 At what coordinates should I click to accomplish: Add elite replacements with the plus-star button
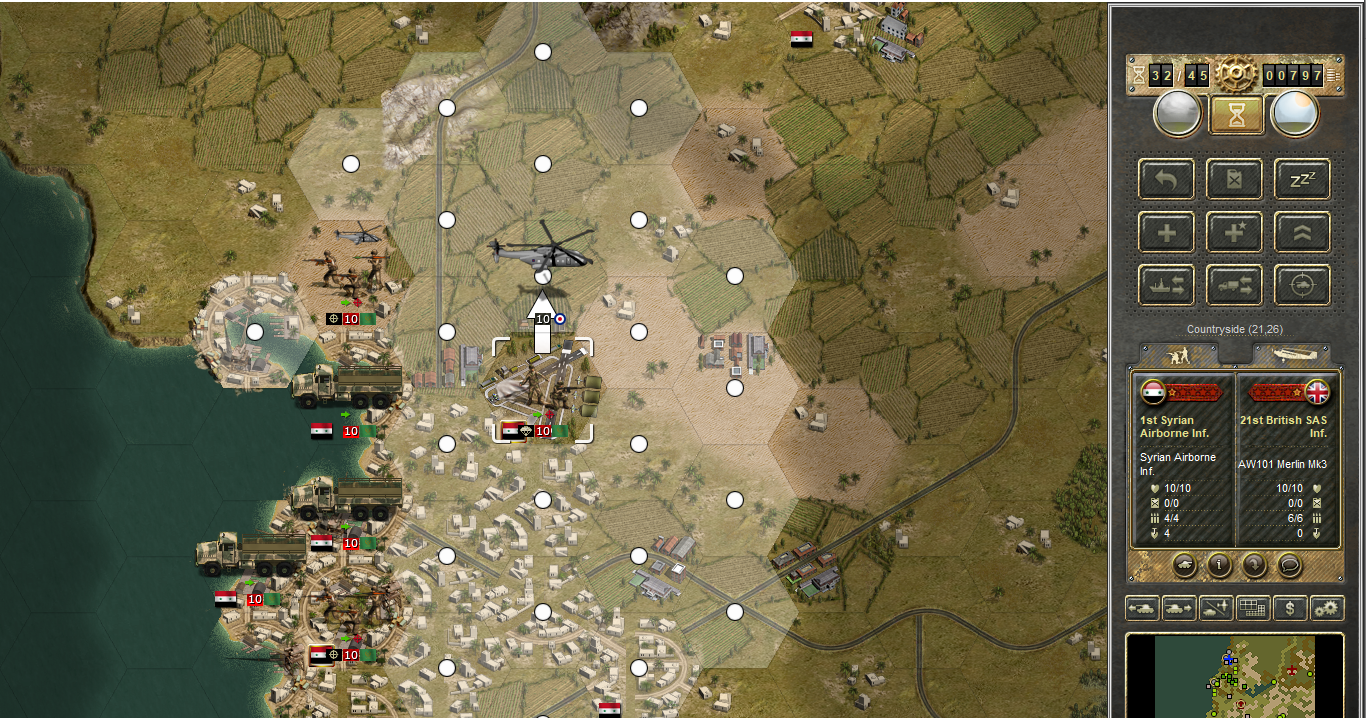coord(1234,233)
